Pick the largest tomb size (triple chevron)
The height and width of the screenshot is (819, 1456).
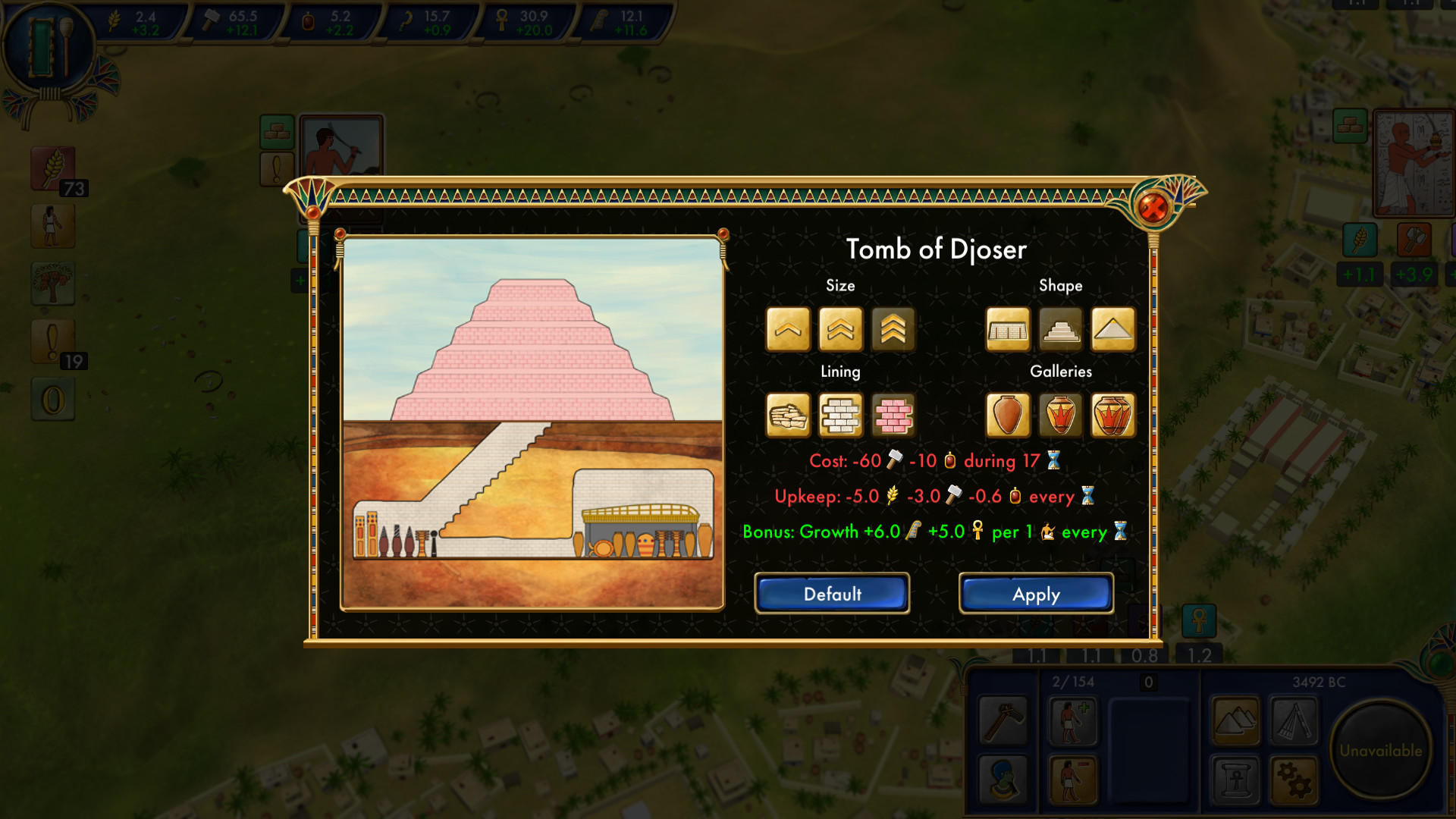893,330
